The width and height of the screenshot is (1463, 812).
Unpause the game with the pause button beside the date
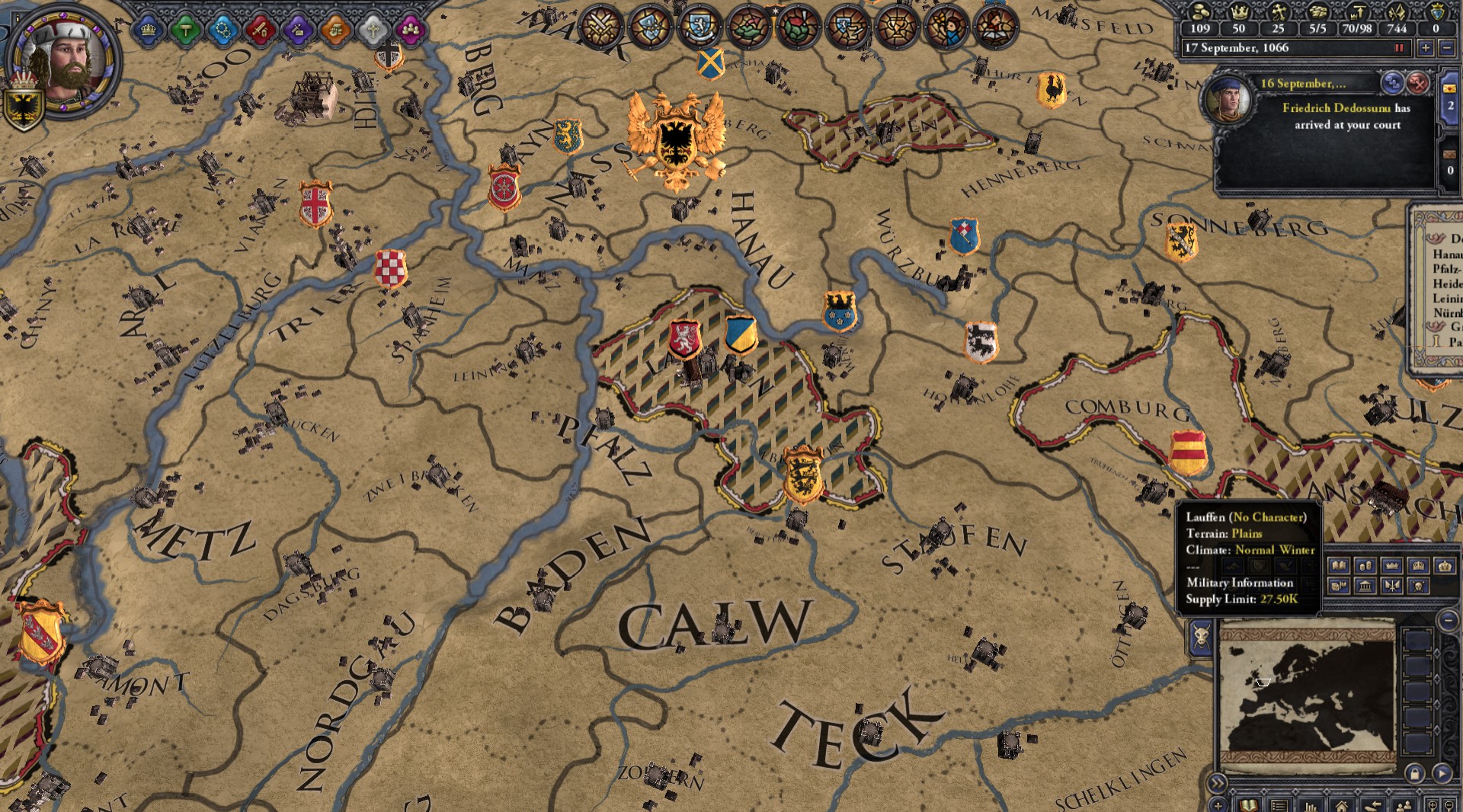pos(1400,49)
